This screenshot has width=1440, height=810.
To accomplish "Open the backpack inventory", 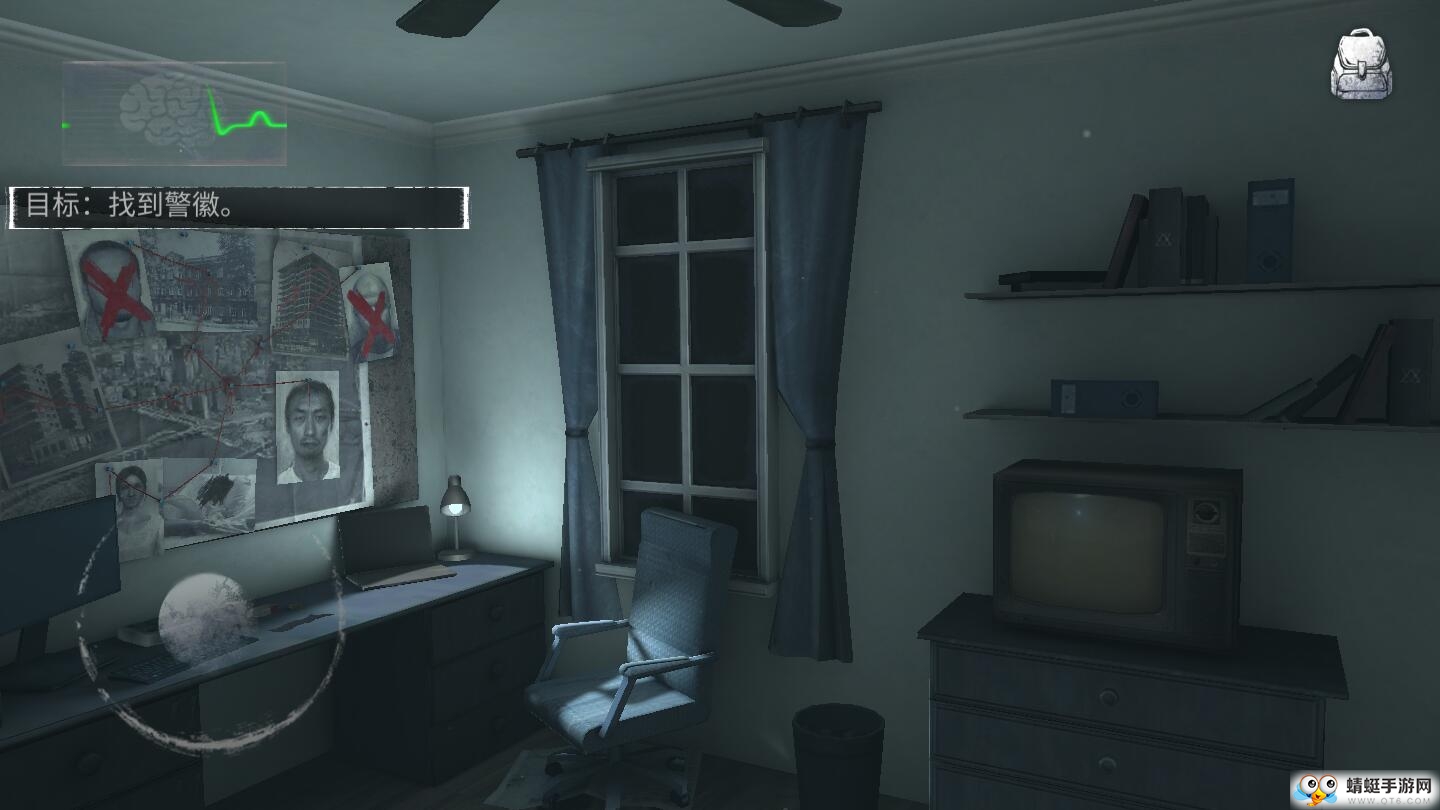I will tap(1368, 64).
